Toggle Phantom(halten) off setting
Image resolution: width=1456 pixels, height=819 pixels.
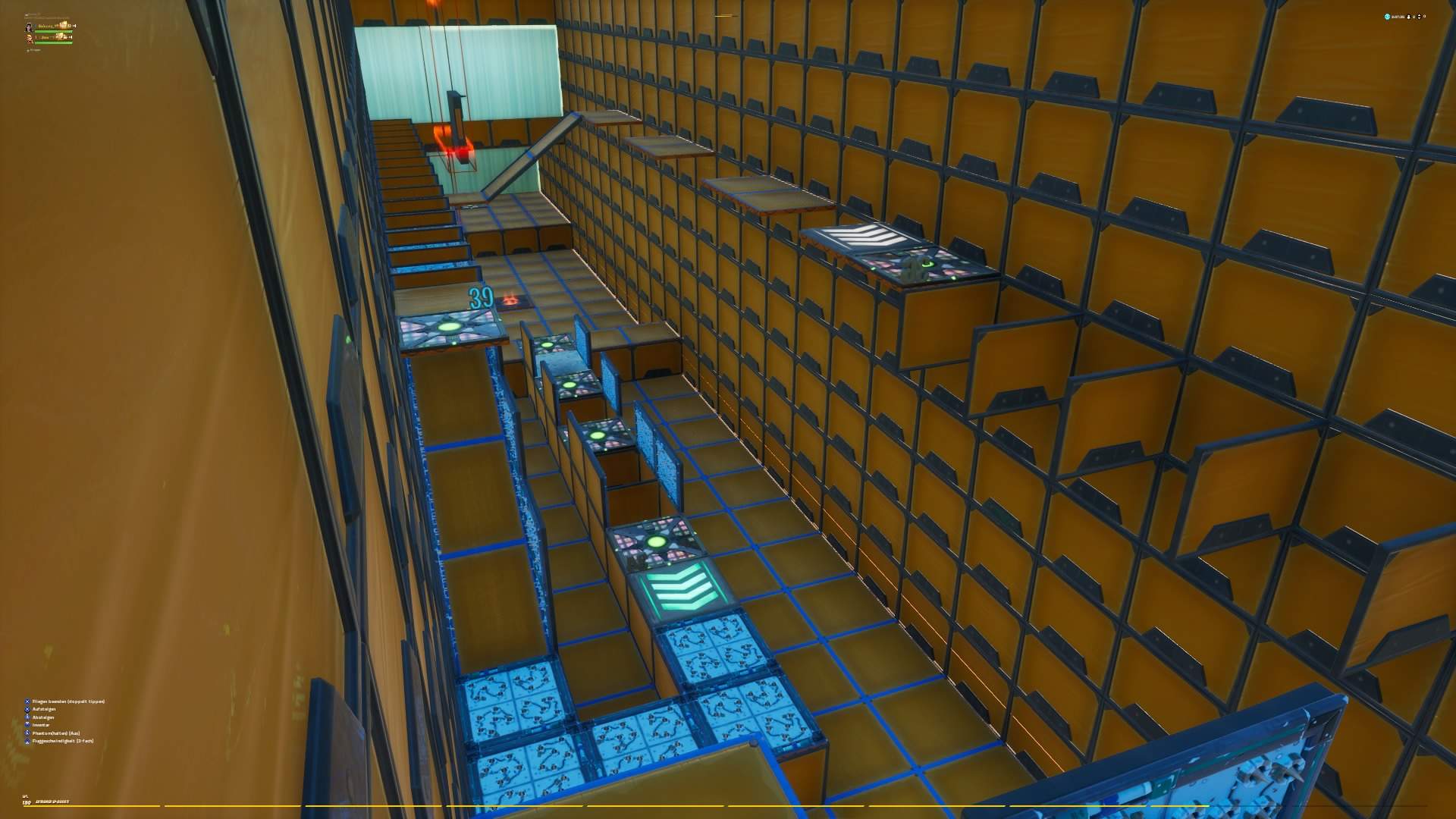coord(27,733)
